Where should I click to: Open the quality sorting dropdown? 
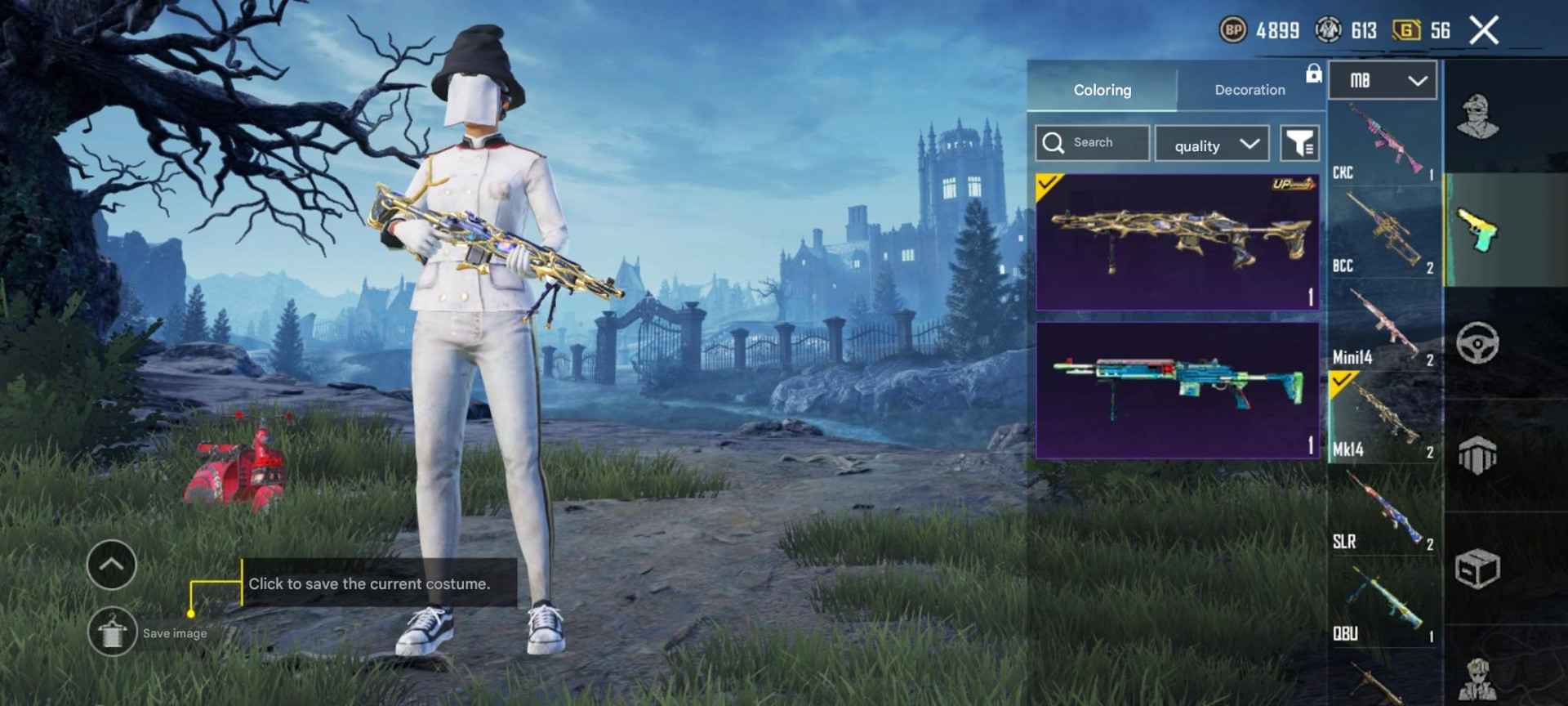(1212, 144)
